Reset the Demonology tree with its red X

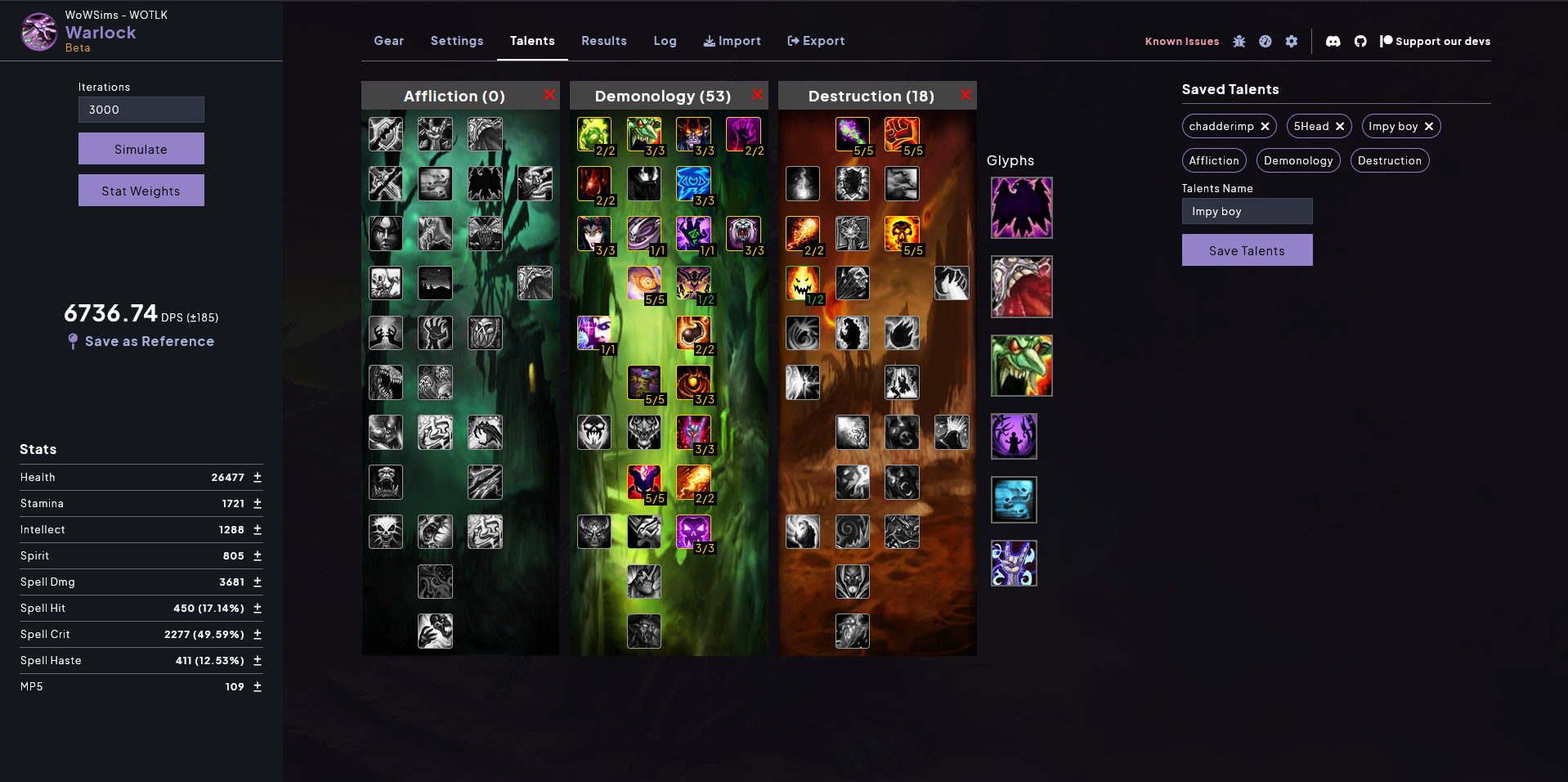tap(757, 95)
